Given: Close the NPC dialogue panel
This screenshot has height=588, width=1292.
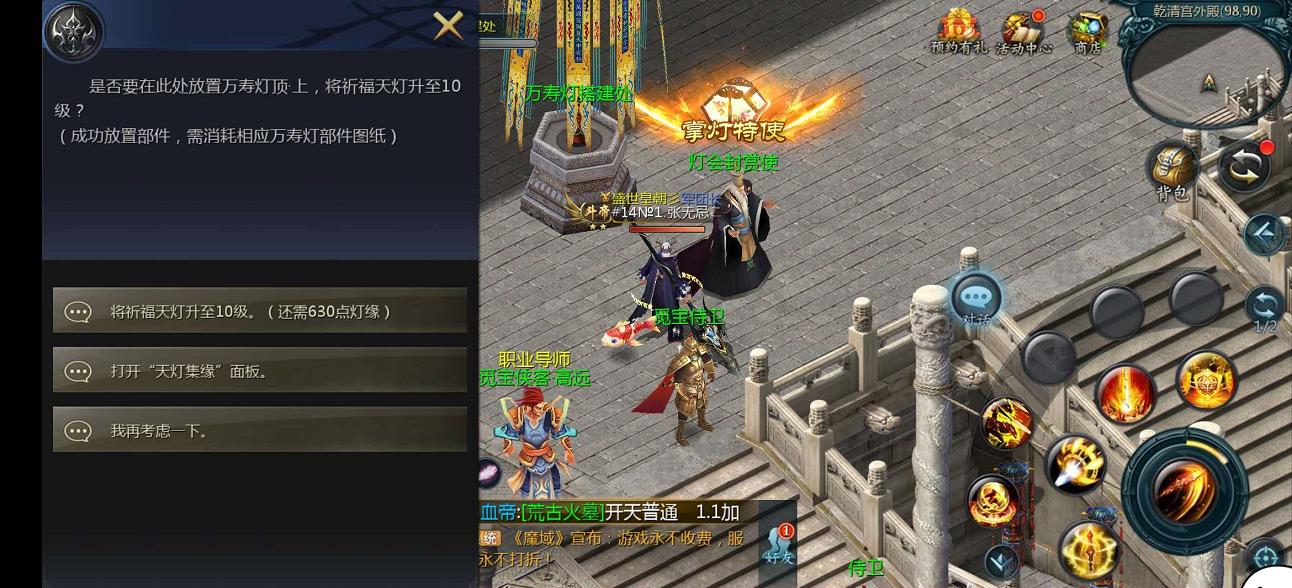Looking at the screenshot, I should tap(448, 25).
